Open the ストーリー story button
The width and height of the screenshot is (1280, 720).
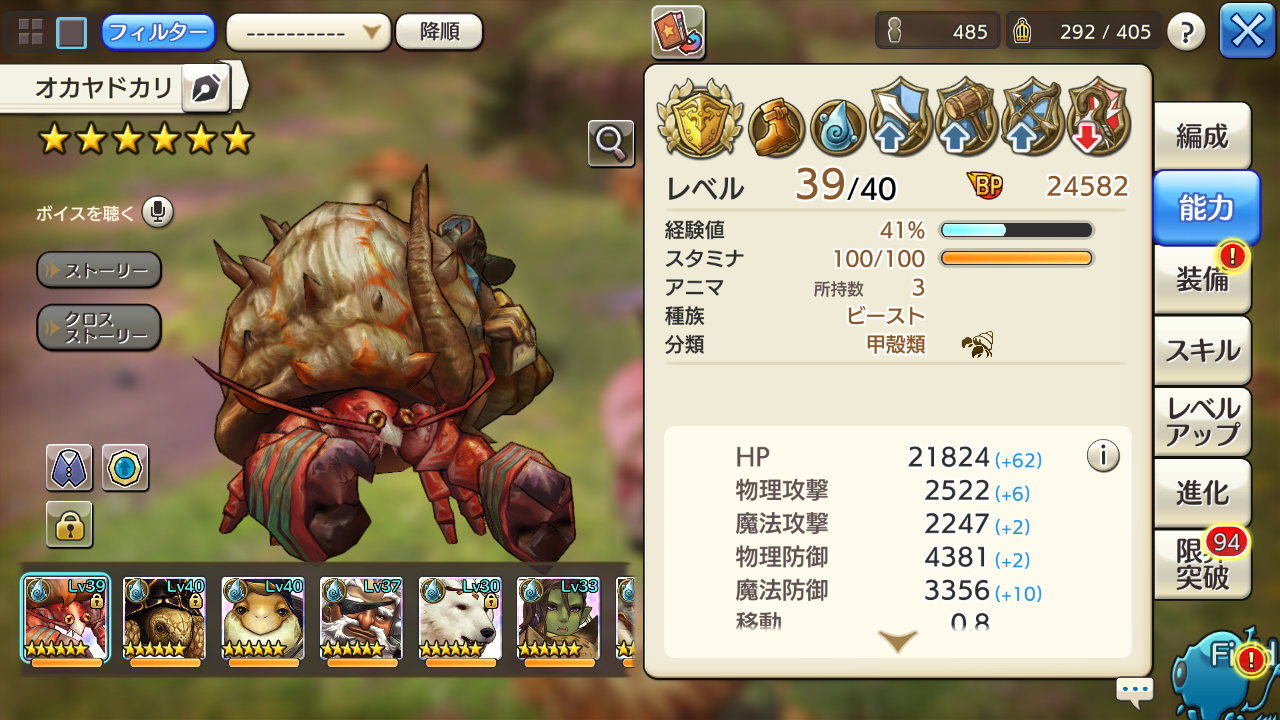tap(99, 270)
